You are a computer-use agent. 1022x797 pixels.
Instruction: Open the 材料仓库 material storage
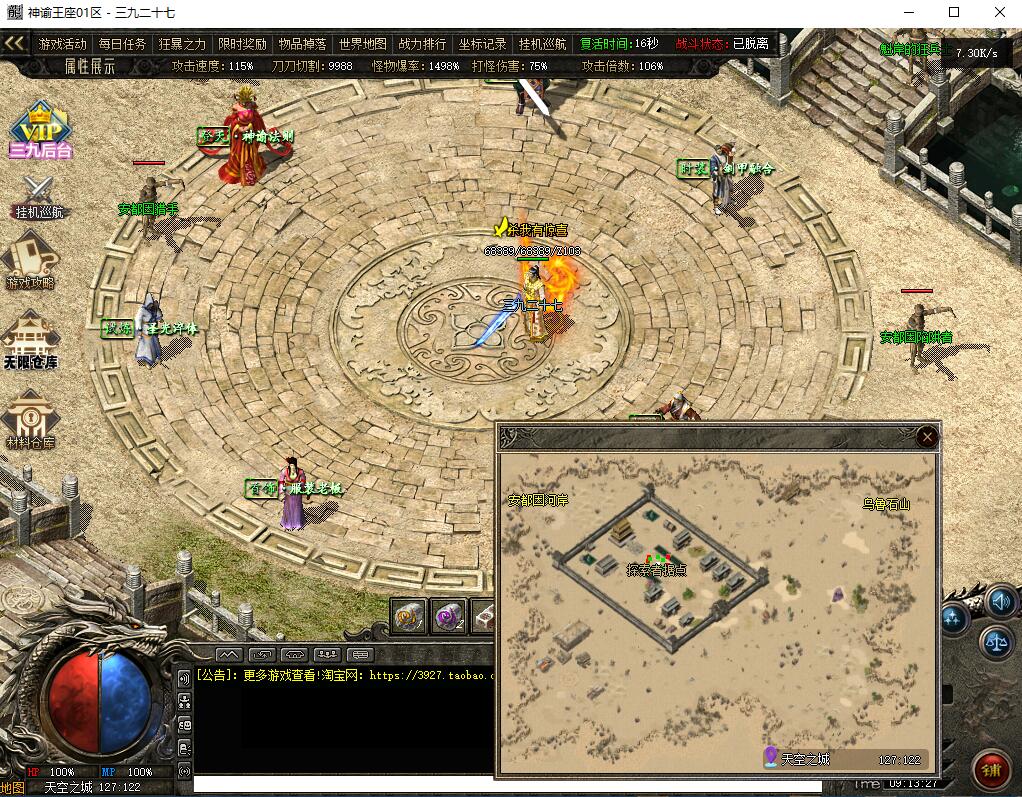click(x=30, y=420)
